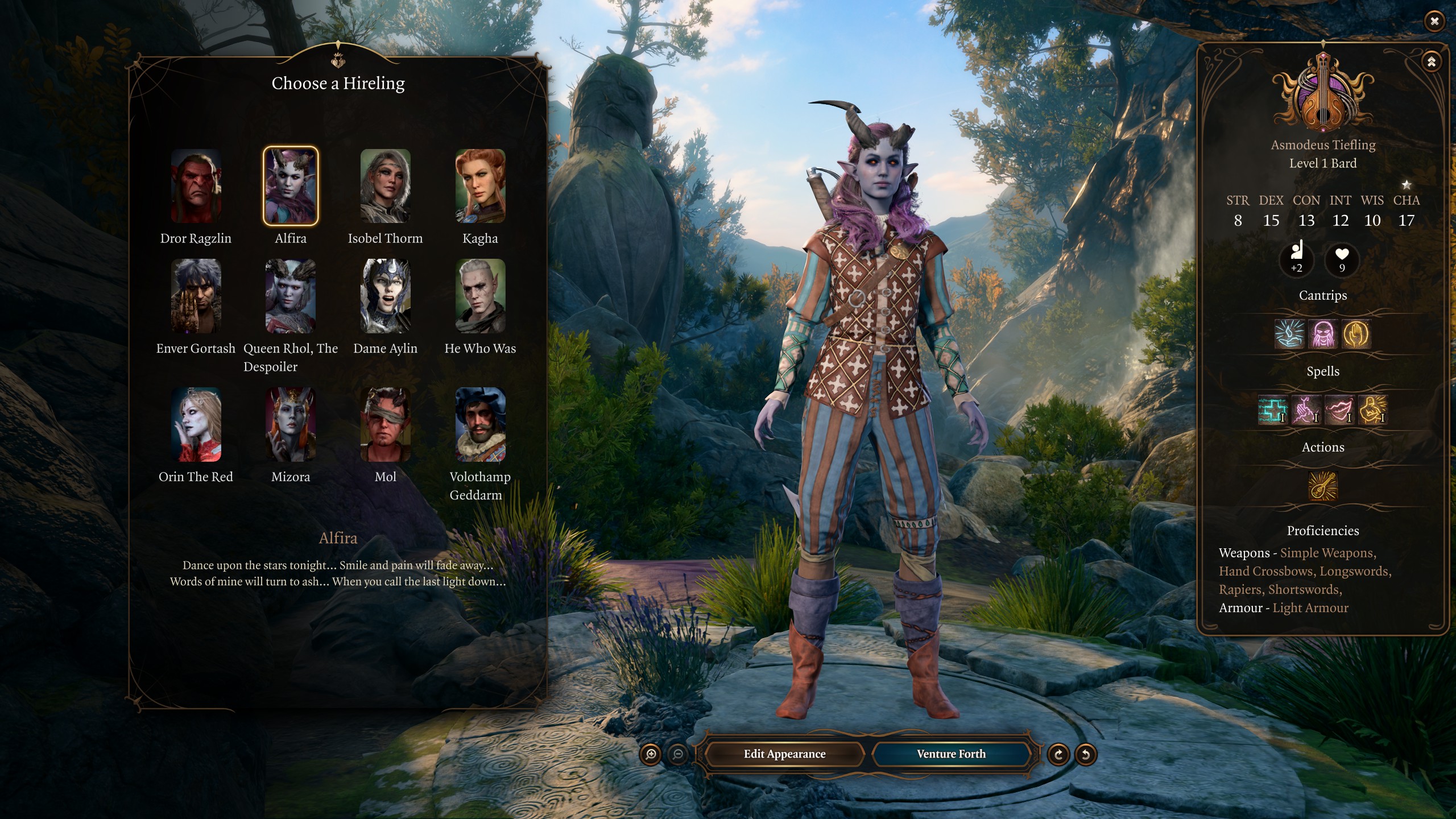This screenshot has width=1456, height=819.
Task: Zoom in on the character preview
Action: (x=651, y=755)
